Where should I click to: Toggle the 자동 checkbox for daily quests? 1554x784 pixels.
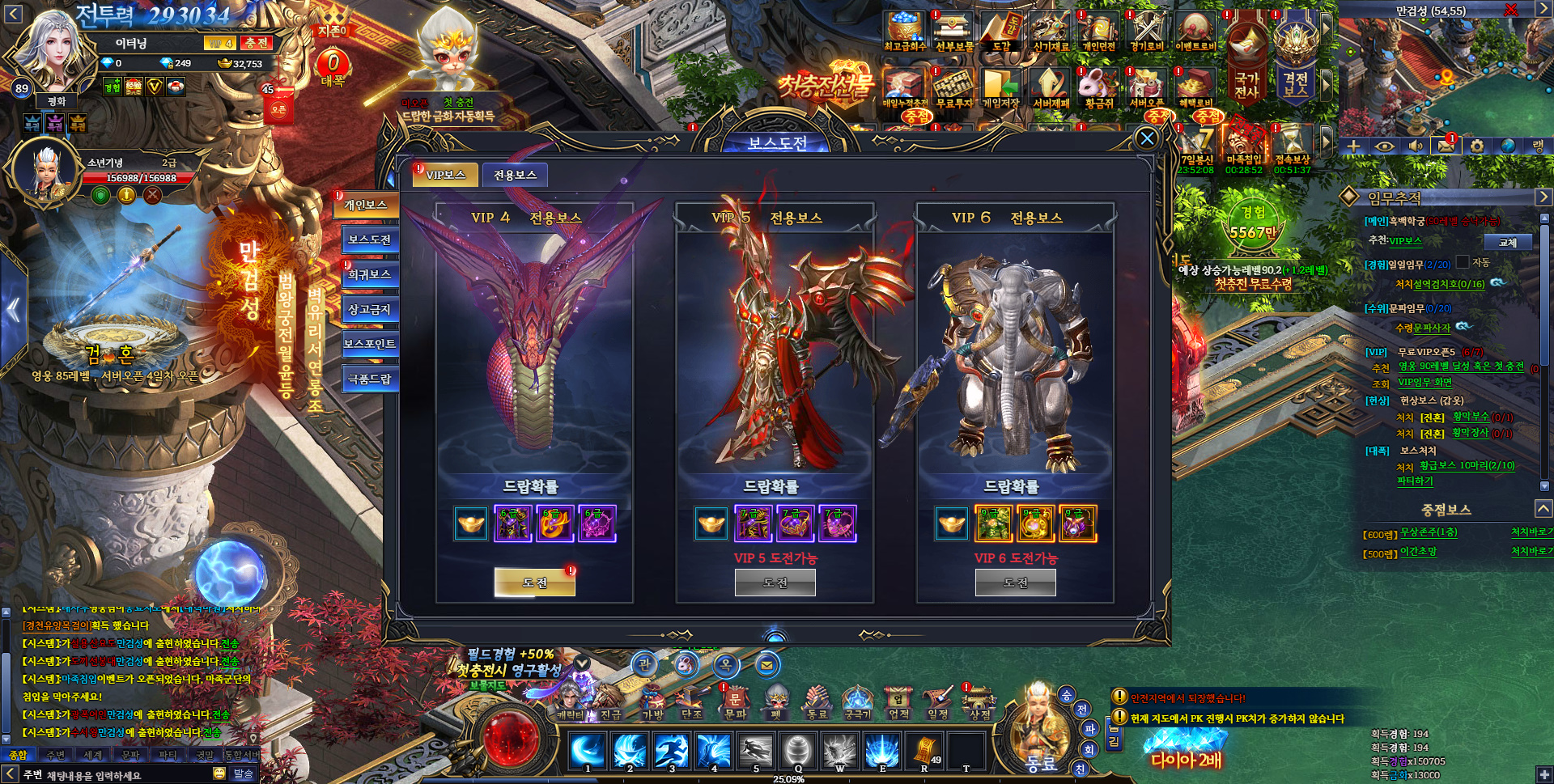click(1463, 262)
